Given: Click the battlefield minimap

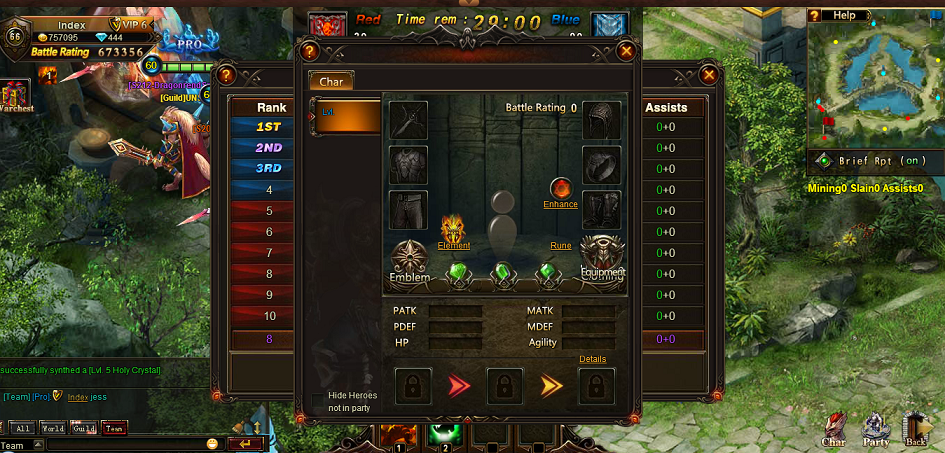Looking at the screenshot, I should 875,82.
